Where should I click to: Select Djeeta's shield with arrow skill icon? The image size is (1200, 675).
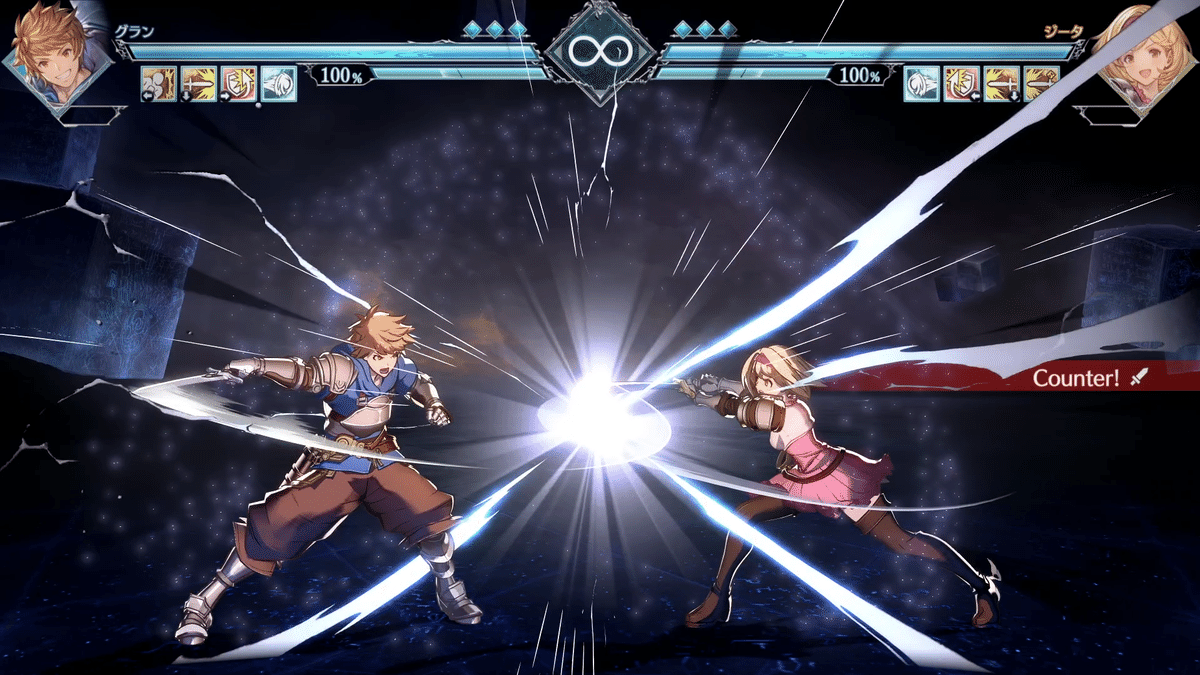(961, 83)
